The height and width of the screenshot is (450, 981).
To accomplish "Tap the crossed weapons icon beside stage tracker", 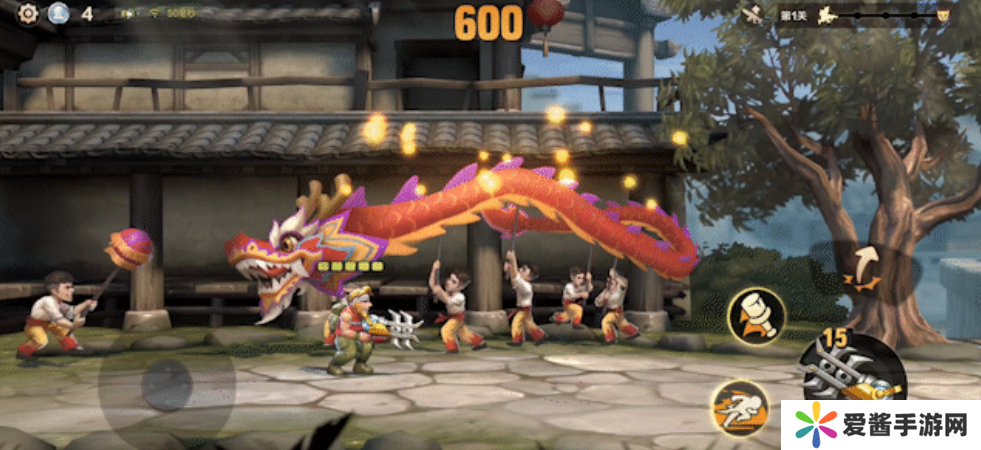I will pyautogui.click(x=754, y=15).
